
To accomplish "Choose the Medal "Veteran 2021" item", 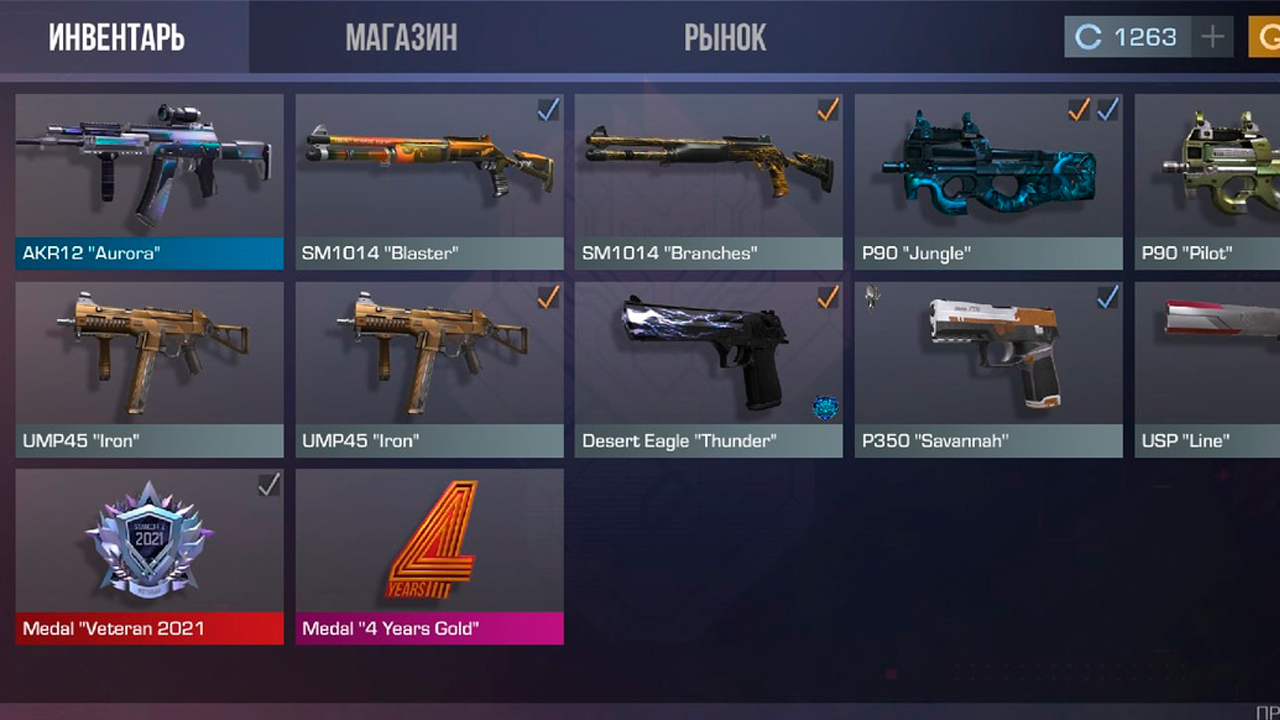I will tap(149, 556).
